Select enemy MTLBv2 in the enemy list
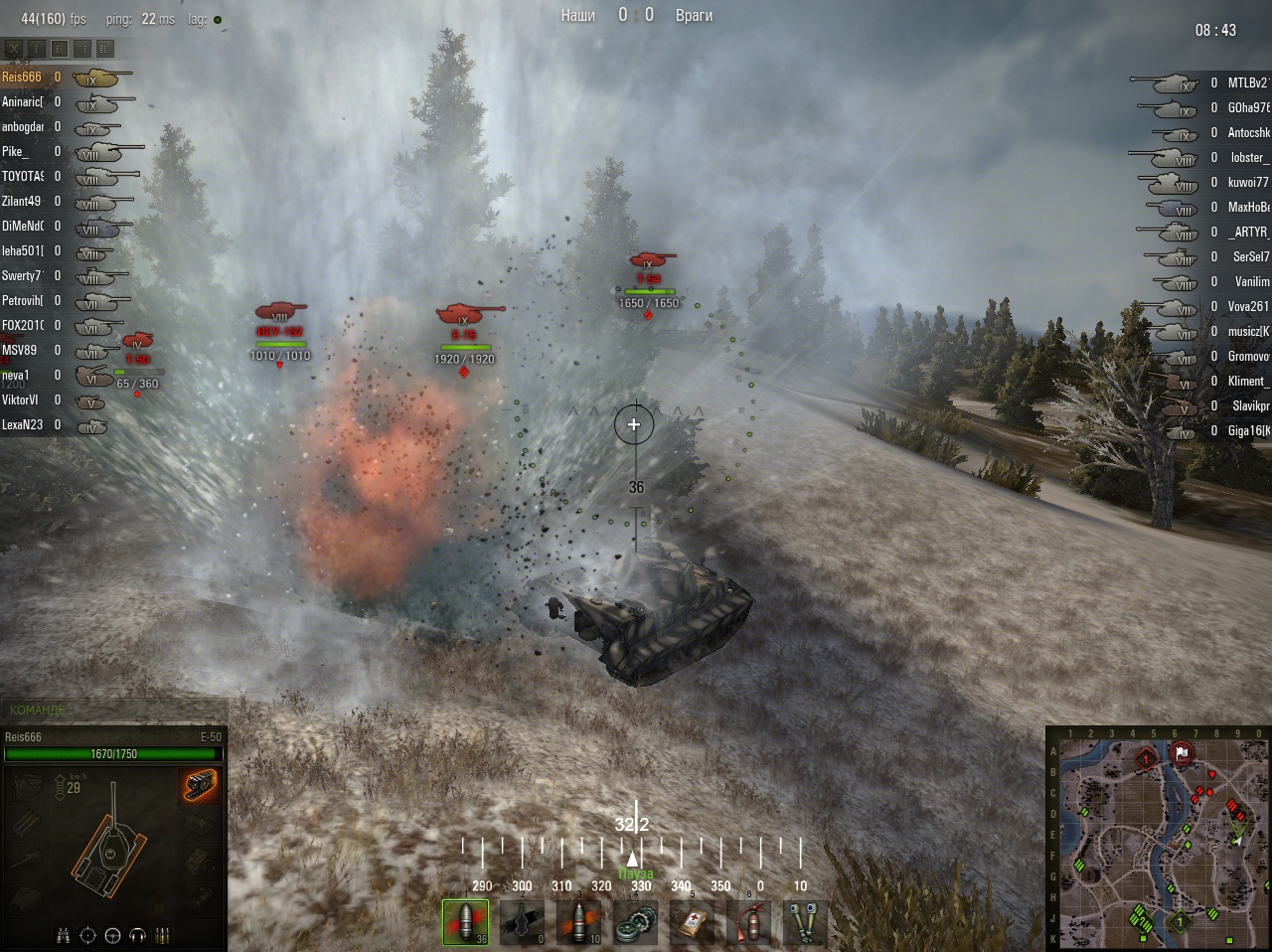The image size is (1272, 952). 1247,83
